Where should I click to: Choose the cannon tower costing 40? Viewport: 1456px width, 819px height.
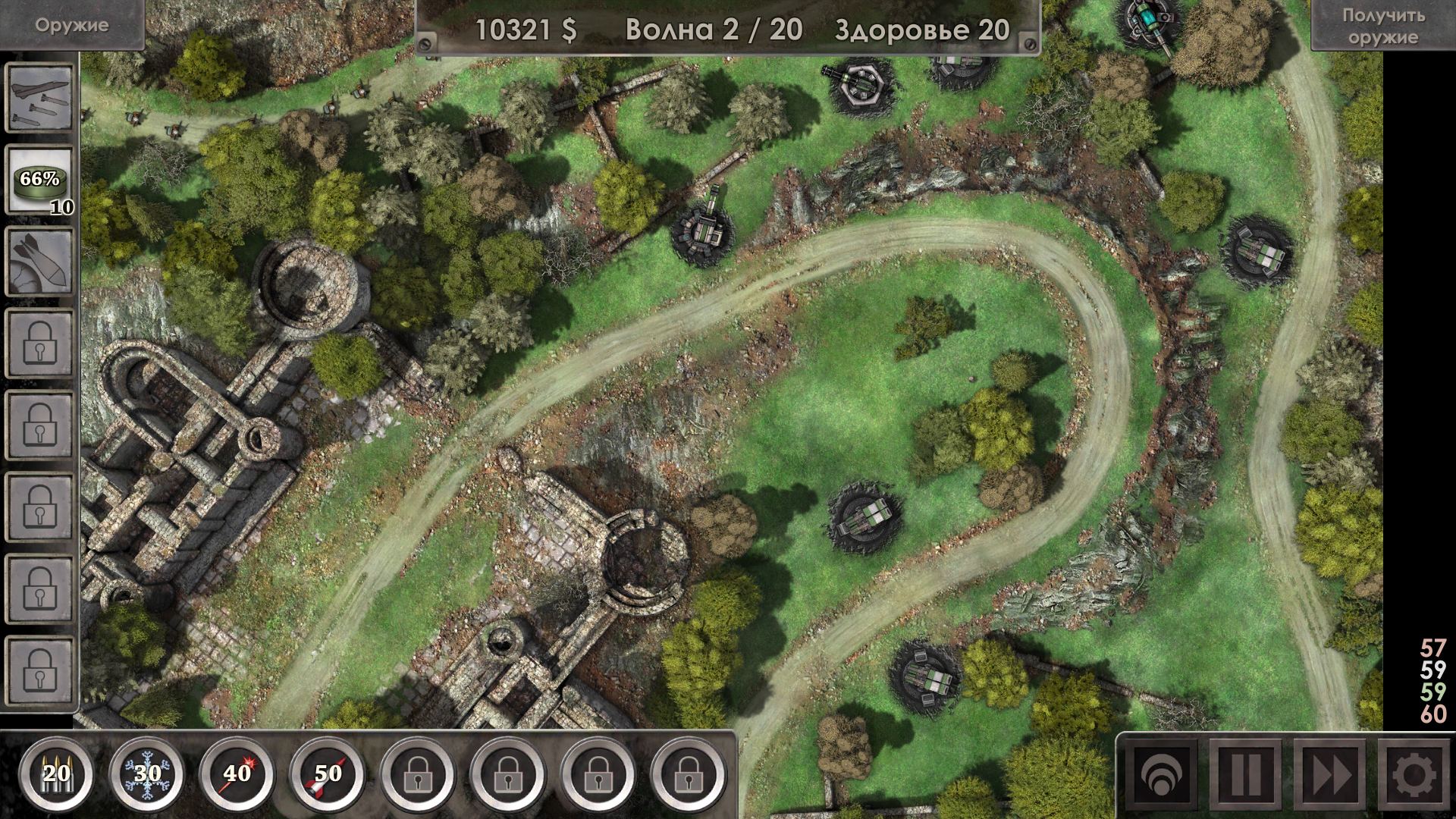pyautogui.click(x=237, y=774)
